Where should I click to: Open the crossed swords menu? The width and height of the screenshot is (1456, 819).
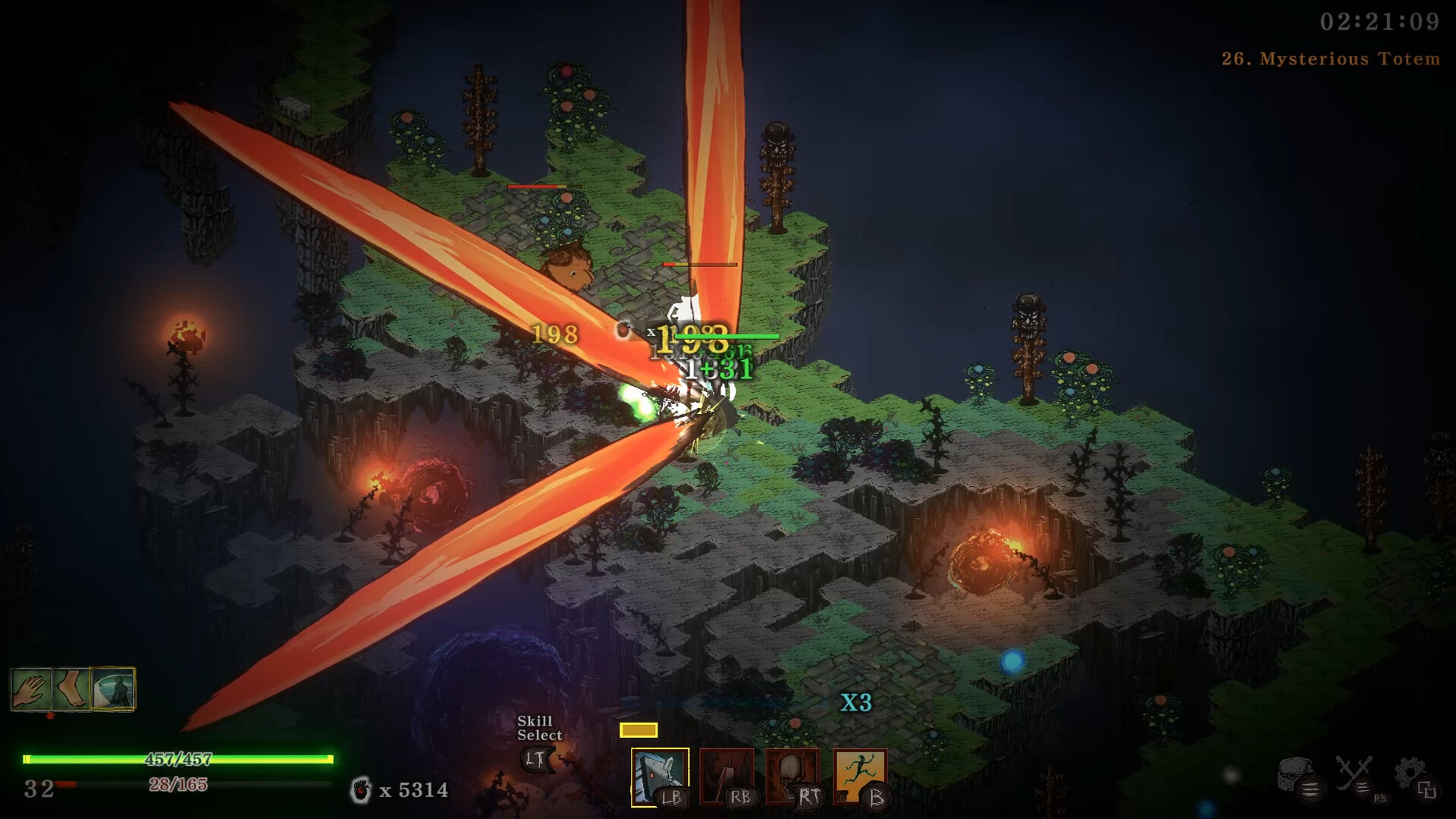1354,775
